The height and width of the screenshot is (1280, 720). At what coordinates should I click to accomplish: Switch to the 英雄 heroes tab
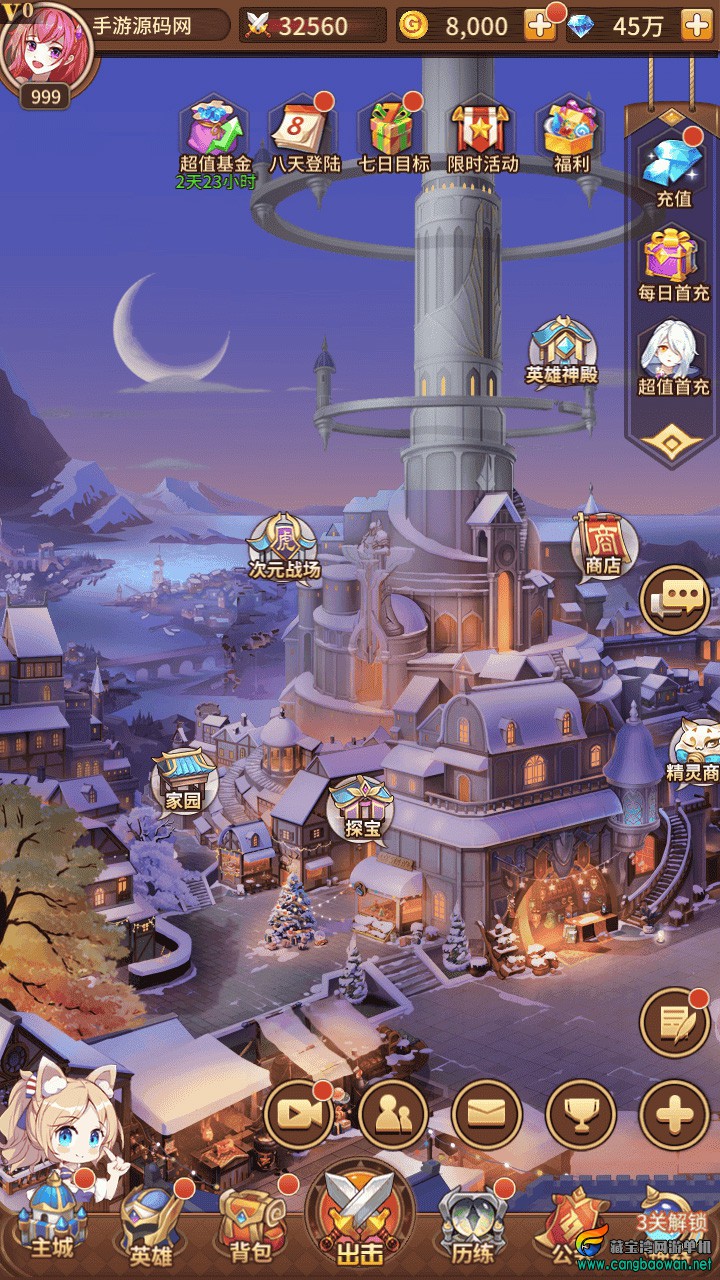click(x=152, y=1225)
